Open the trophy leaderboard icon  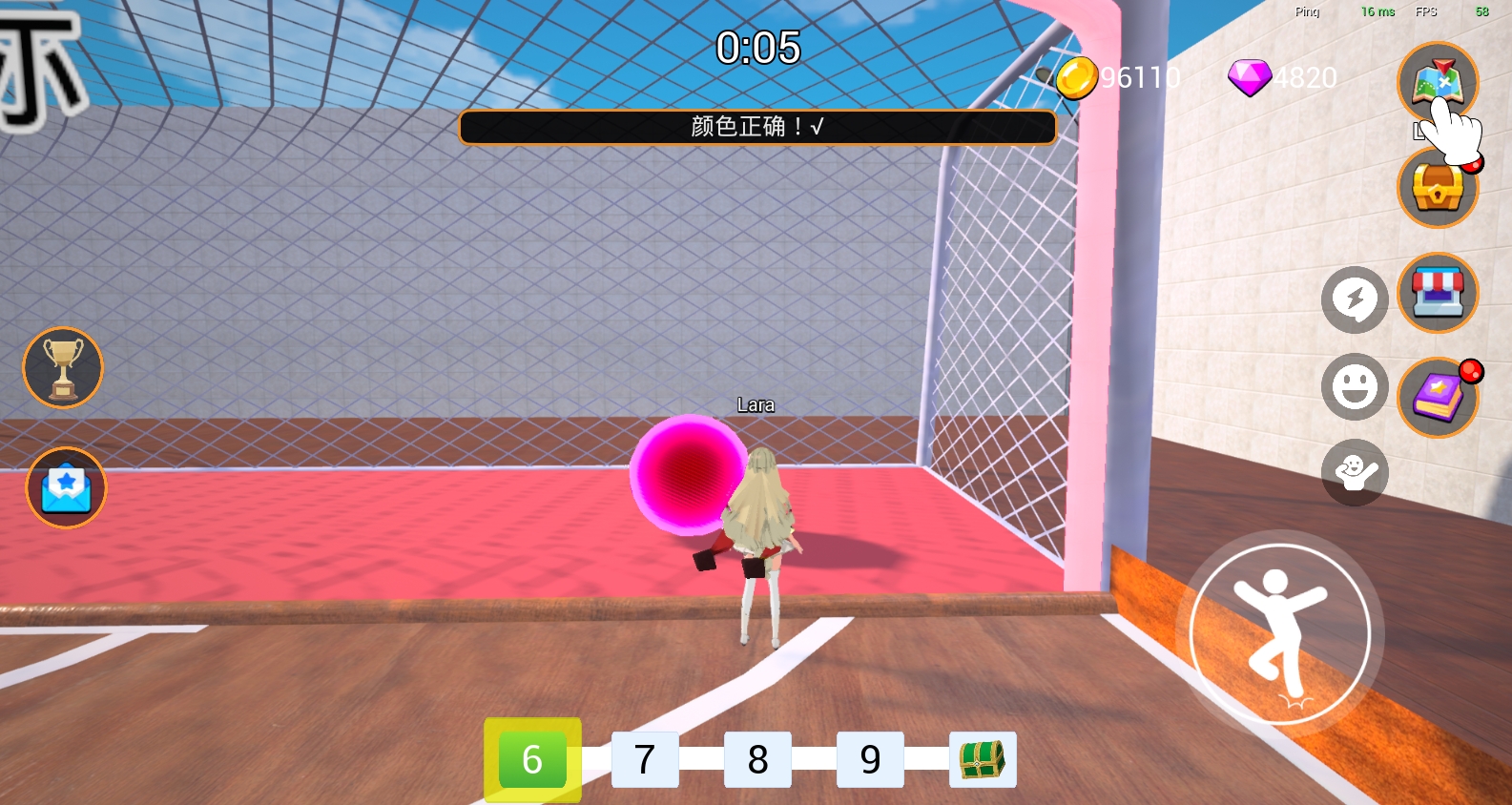[63, 368]
